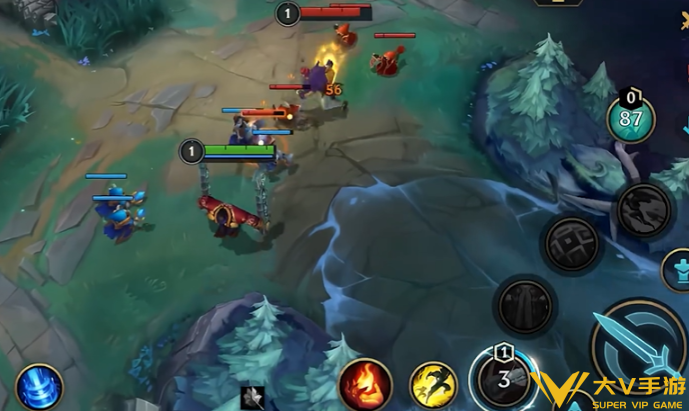
Task: Trigger the blue recall button
Action: point(38,387)
